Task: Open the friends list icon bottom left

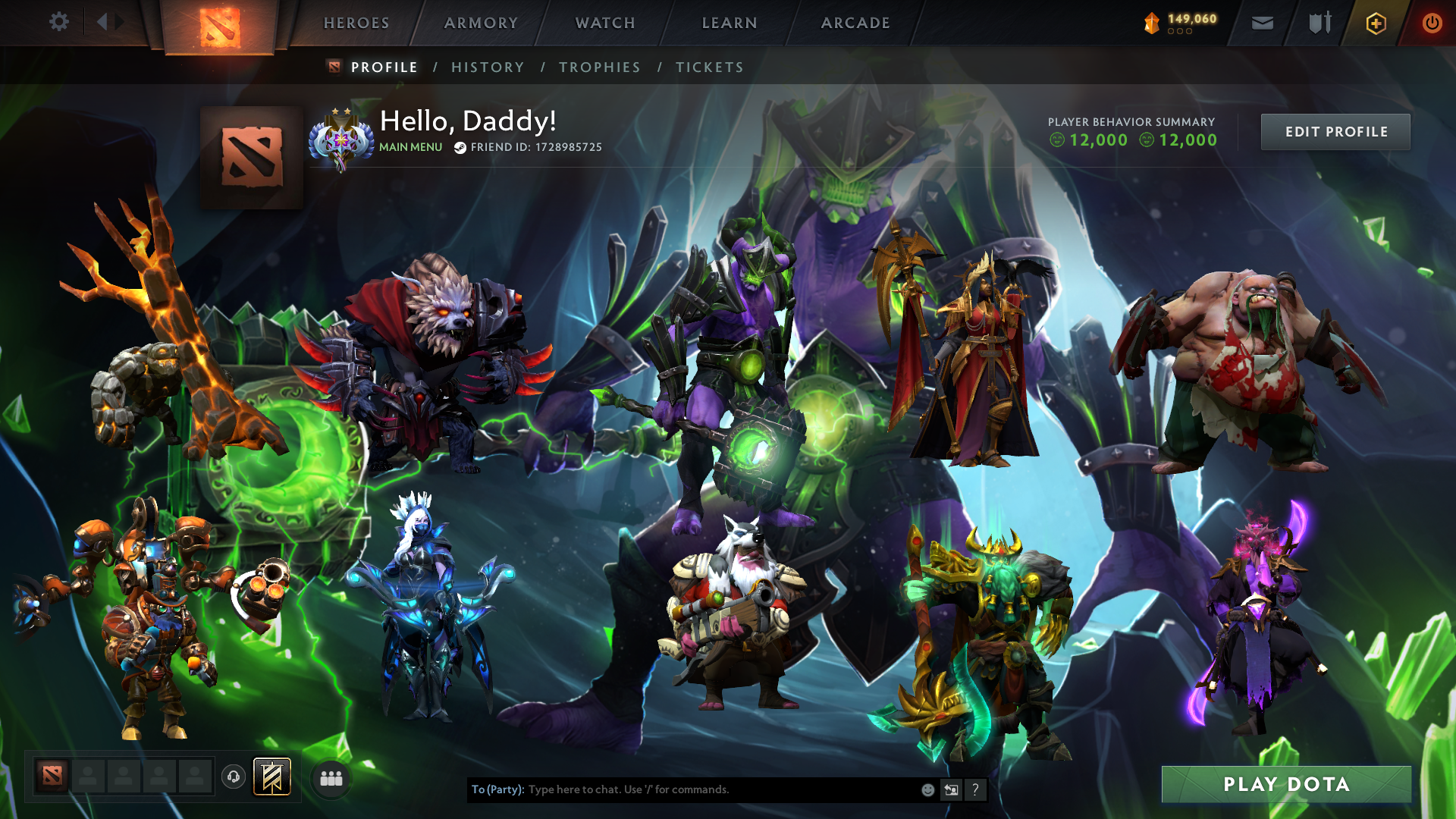Action: pos(330,777)
